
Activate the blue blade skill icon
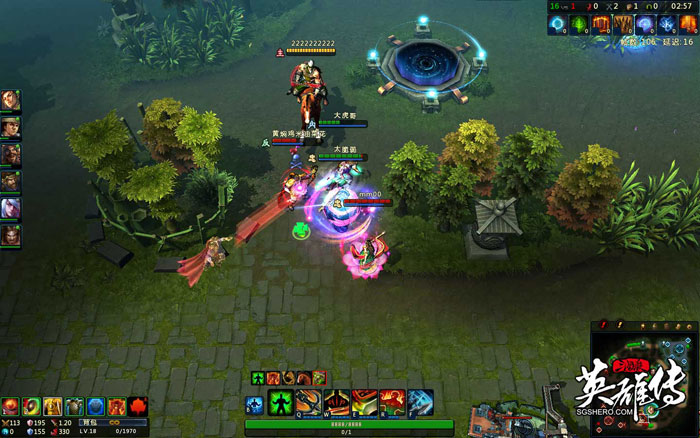click(420, 403)
